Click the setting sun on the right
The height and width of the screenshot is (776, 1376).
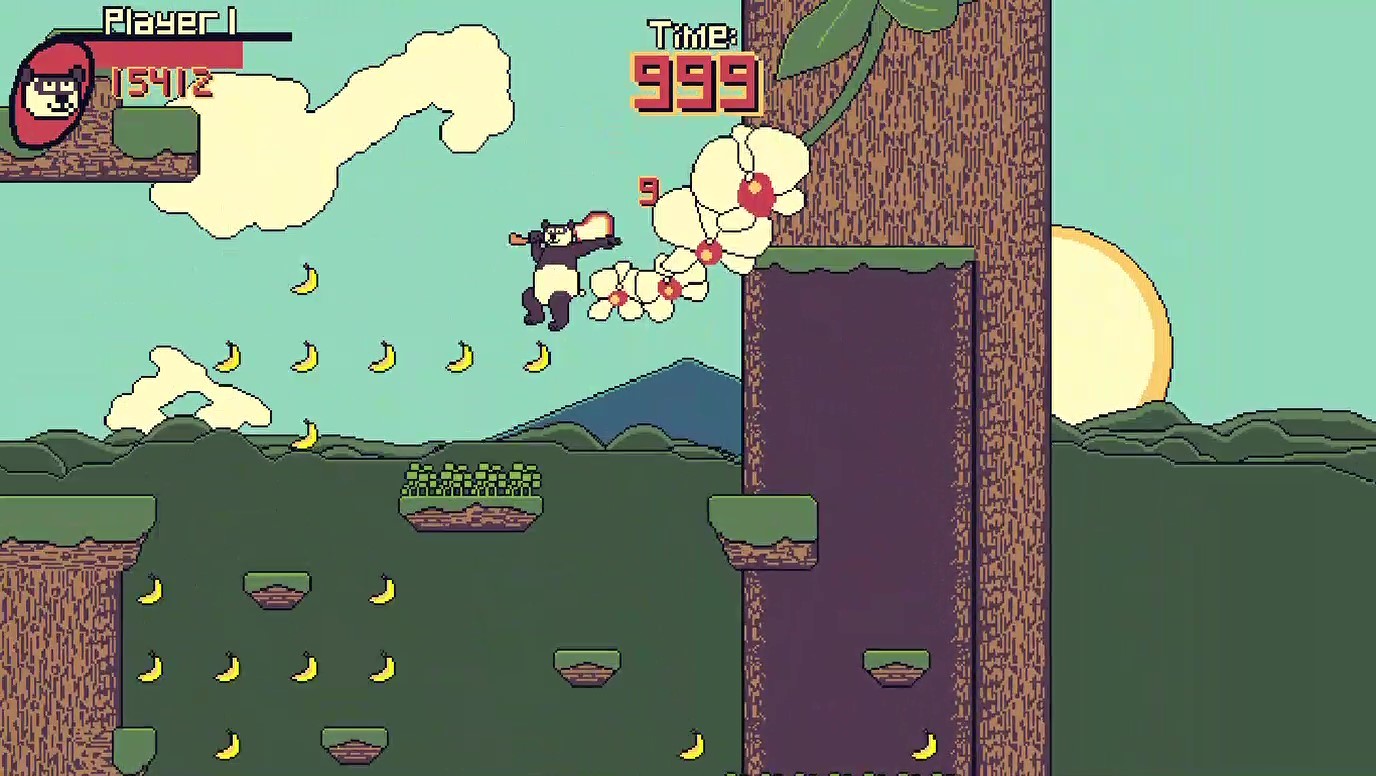pyautogui.click(x=1105, y=330)
